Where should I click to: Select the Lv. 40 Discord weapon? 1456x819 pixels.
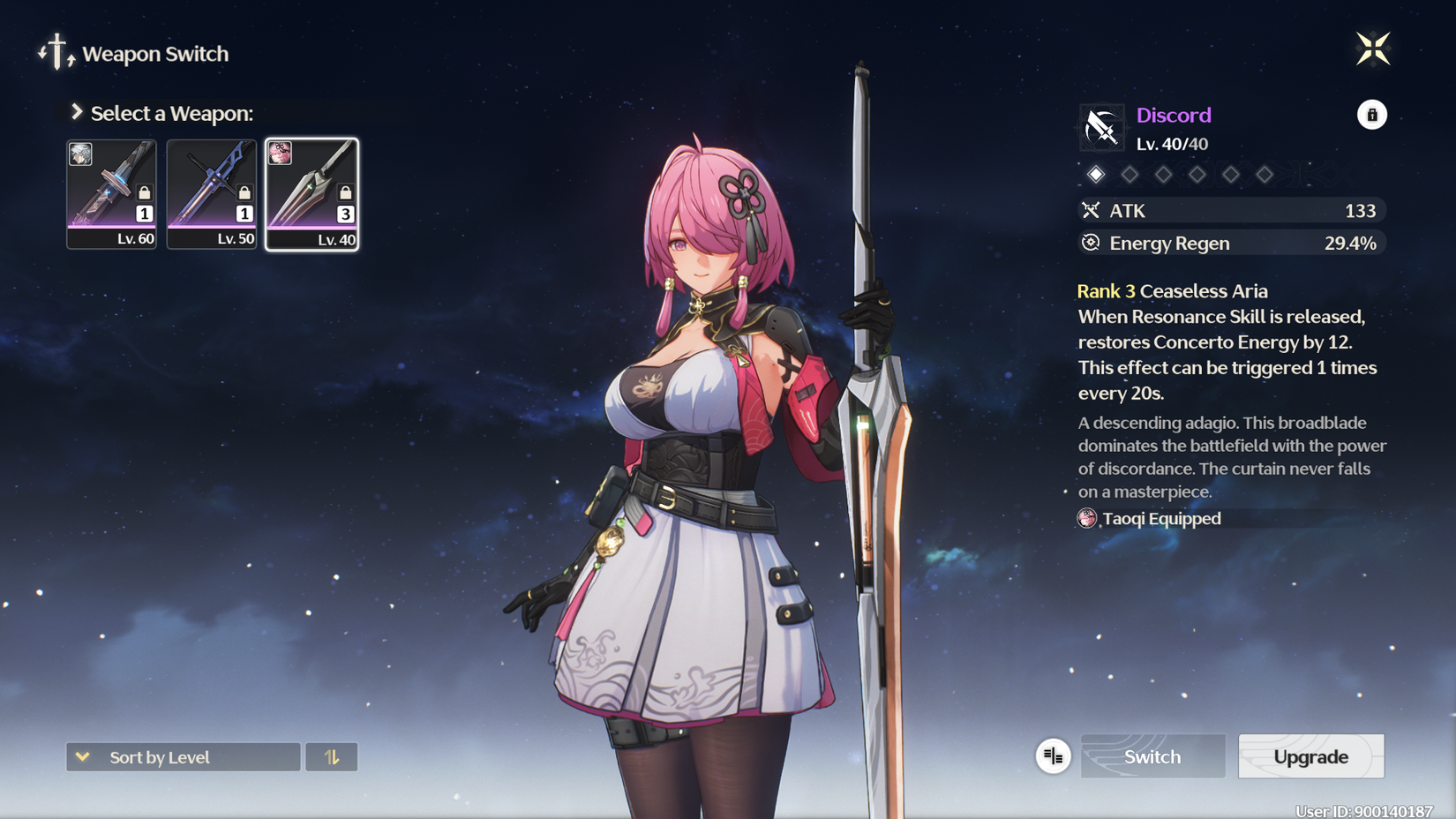click(x=312, y=194)
